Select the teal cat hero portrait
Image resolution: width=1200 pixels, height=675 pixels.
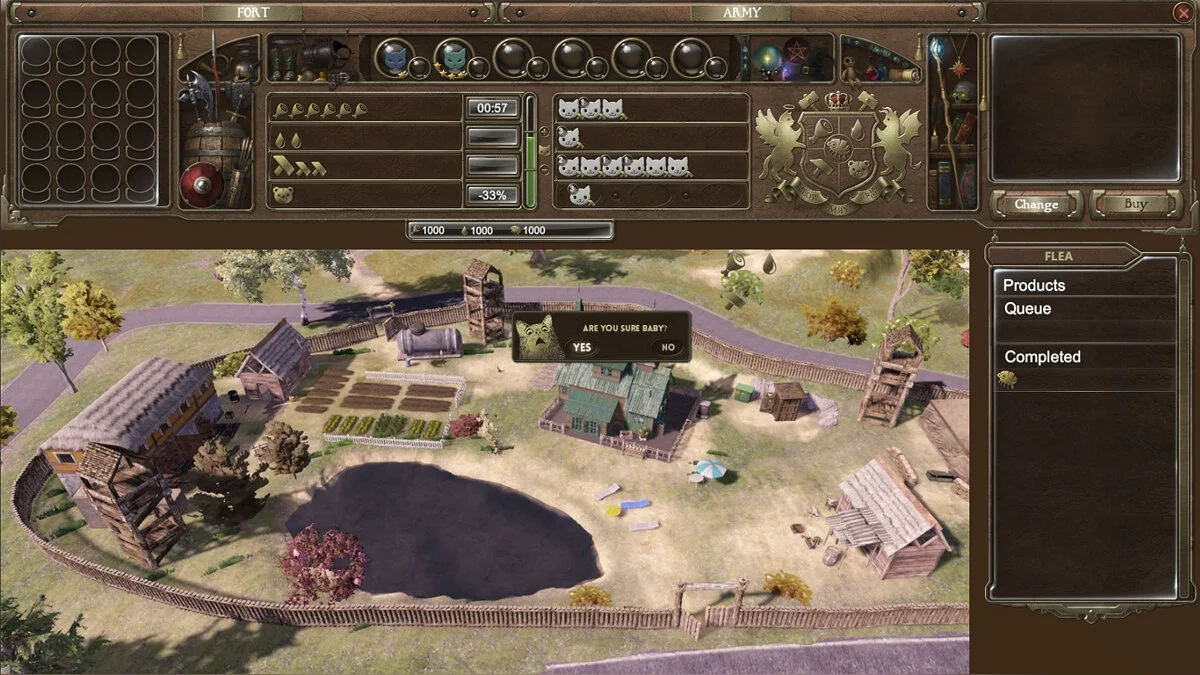pyautogui.click(x=453, y=58)
